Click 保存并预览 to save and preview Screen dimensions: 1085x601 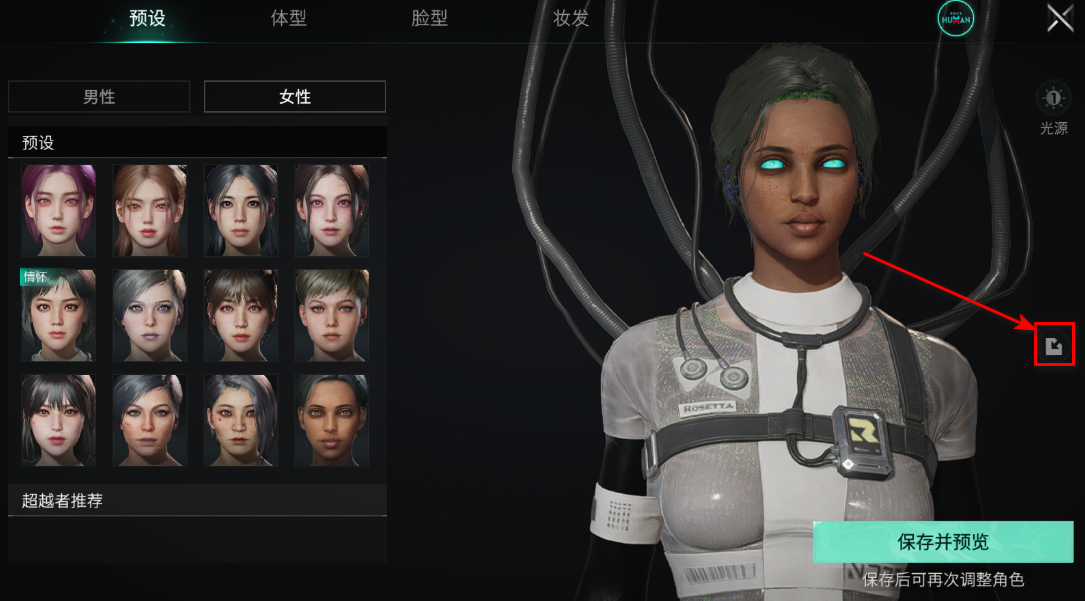[942, 542]
